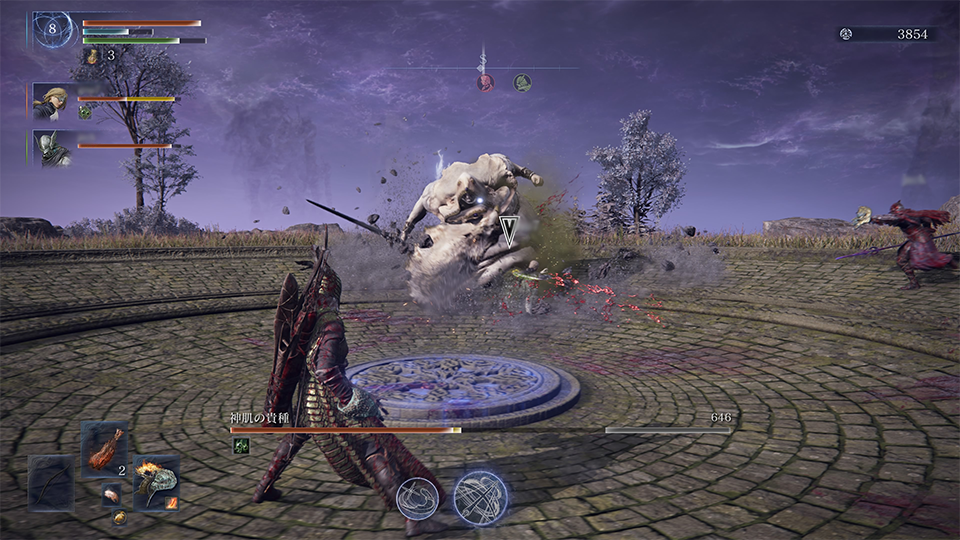This screenshot has height=540, width=960.
Task: Click the small golden round icon
Action: tap(119, 517)
